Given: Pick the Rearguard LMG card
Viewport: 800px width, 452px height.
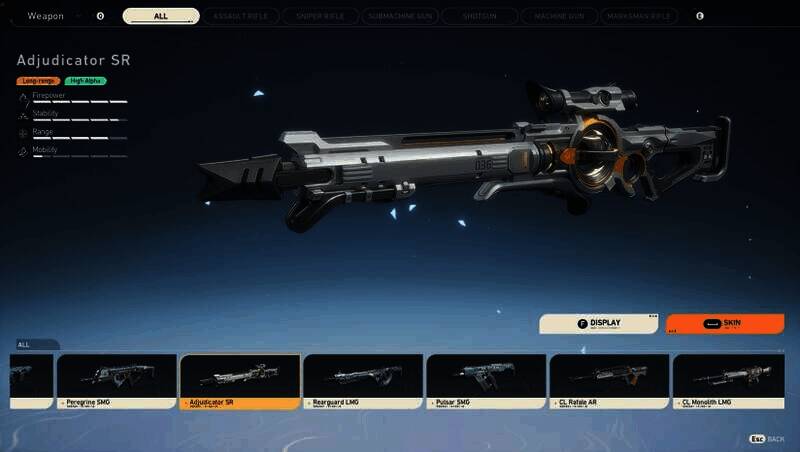Looking at the screenshot, I should click(362, 381).
